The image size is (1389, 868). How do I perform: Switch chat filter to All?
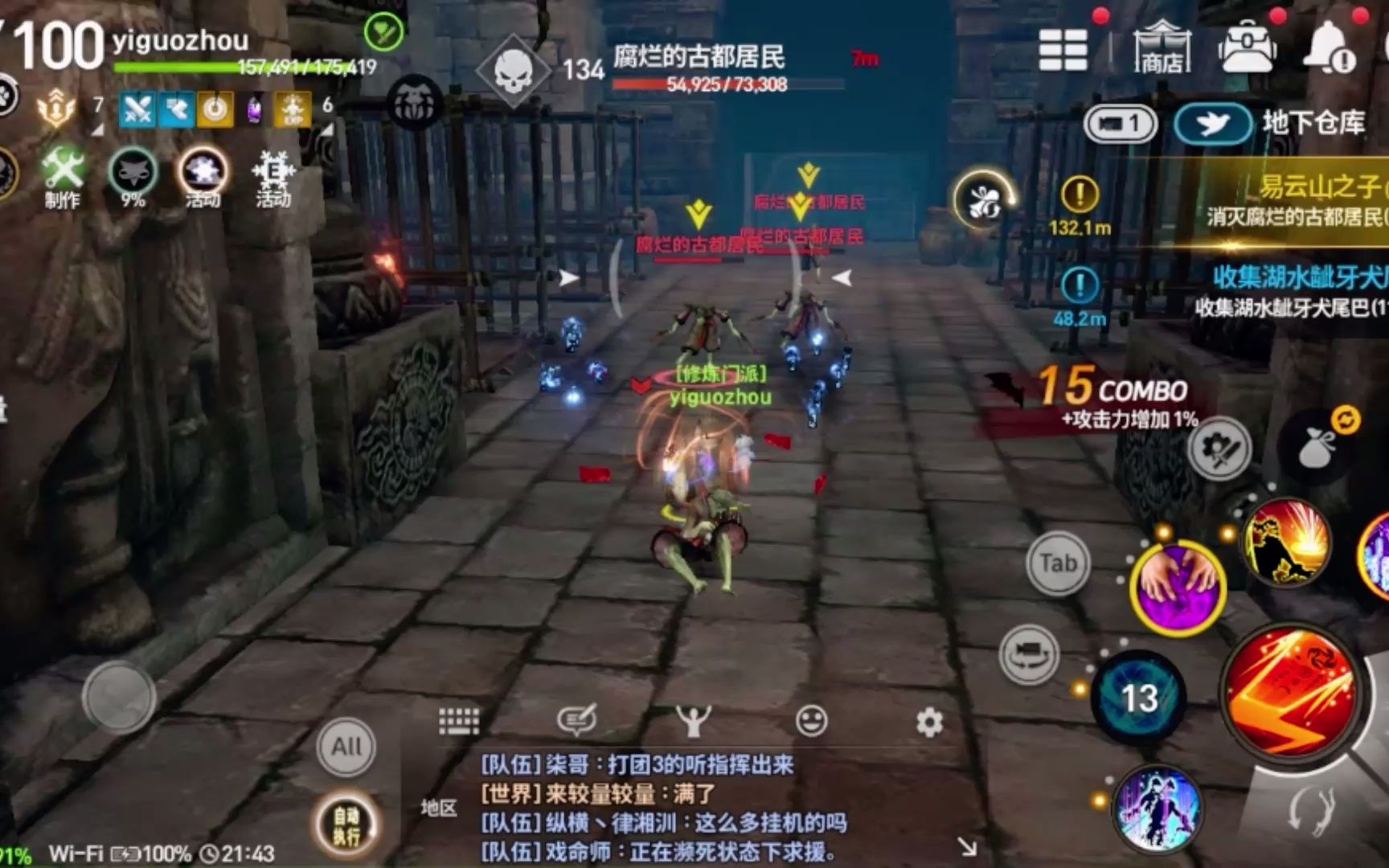click(x=346, y=747)
